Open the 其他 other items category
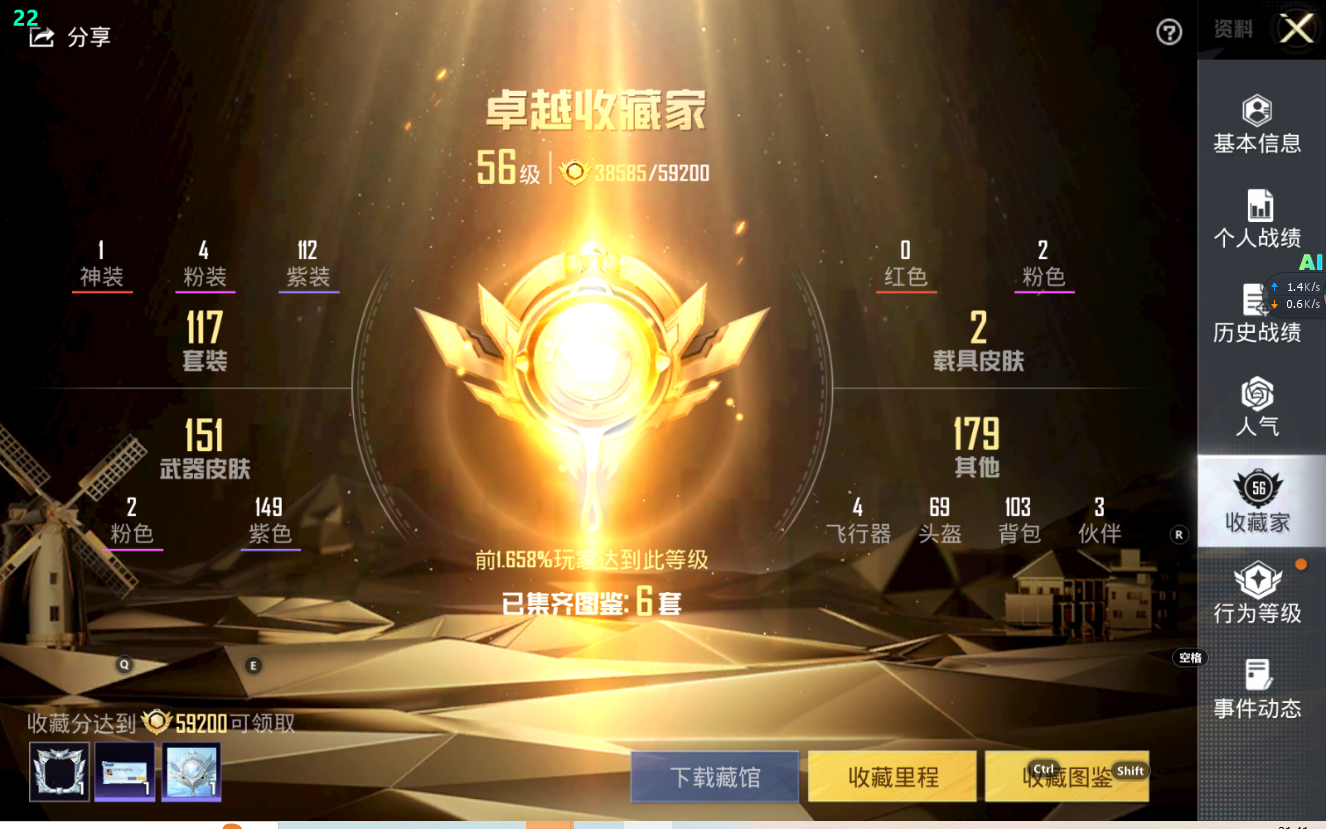 [977, 447]
